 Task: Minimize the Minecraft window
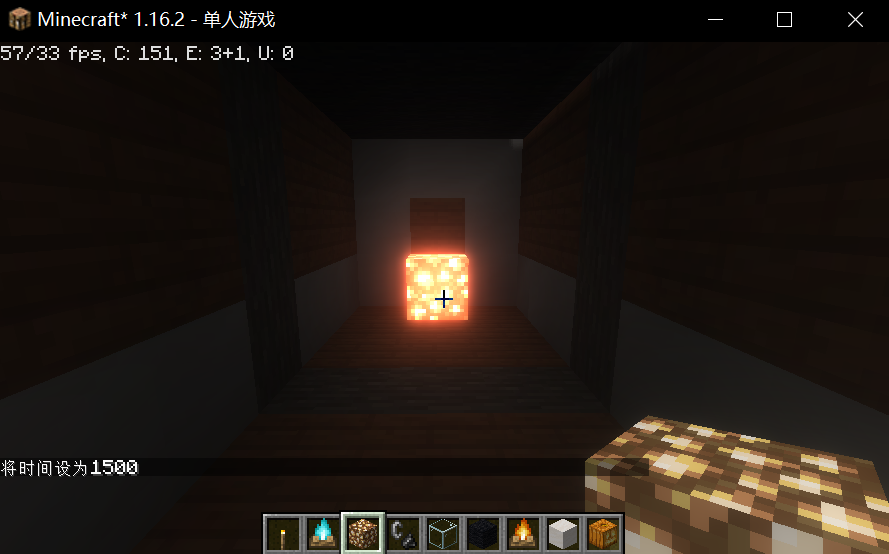[x=714, y=20]
